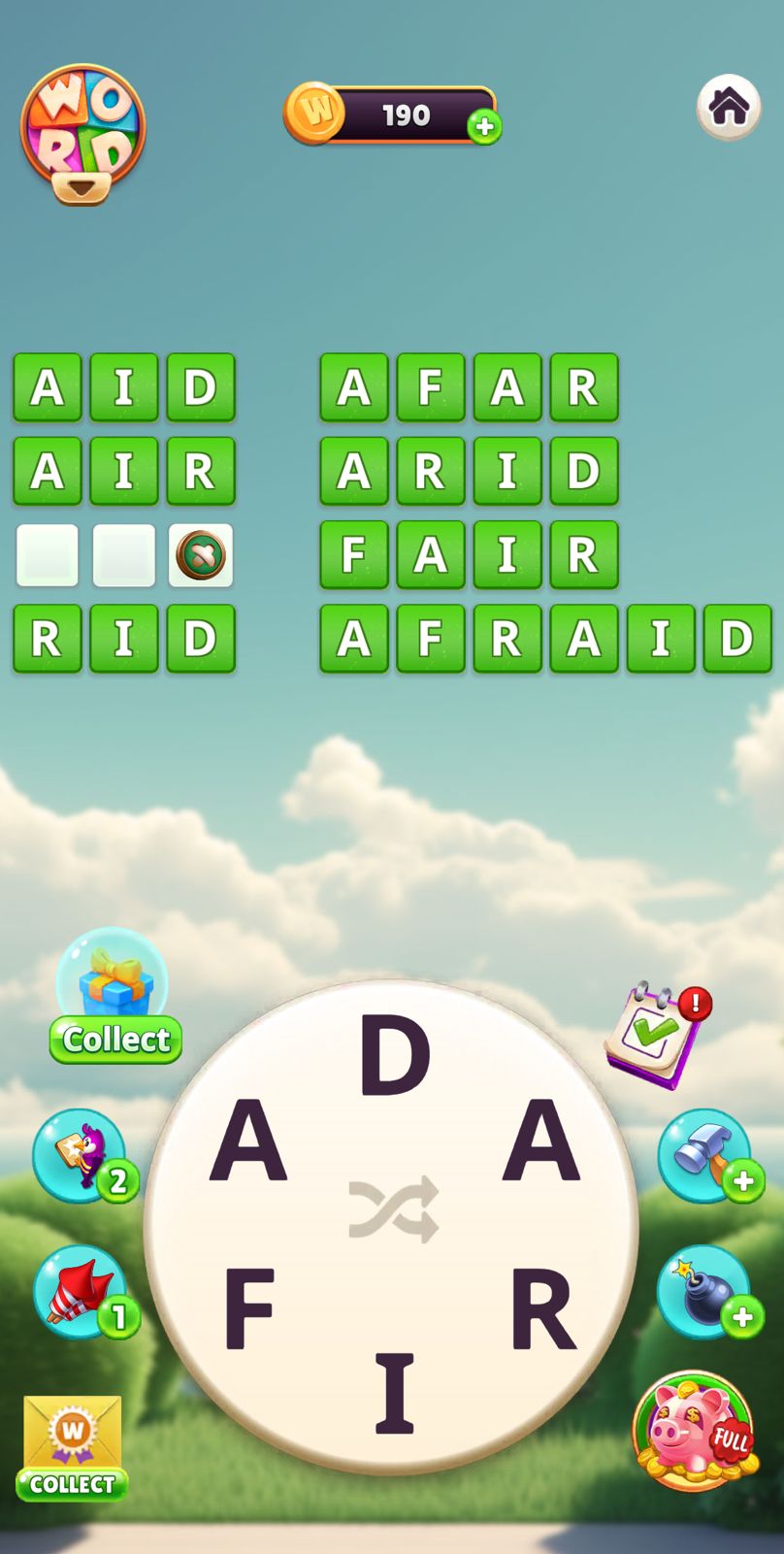Viewport: 784px width, 1554px height.
Task: Open the full piggy bank
Action: coord(693,1430)
